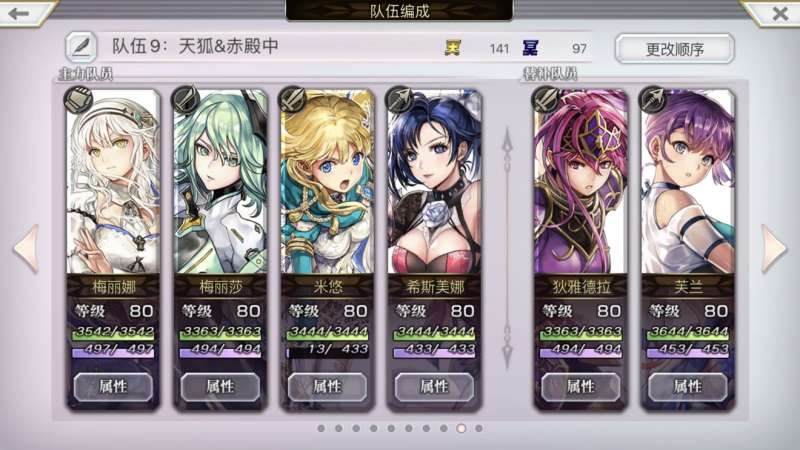Switch to the next team
Screen dimensions: 800x450
[774, 248]
